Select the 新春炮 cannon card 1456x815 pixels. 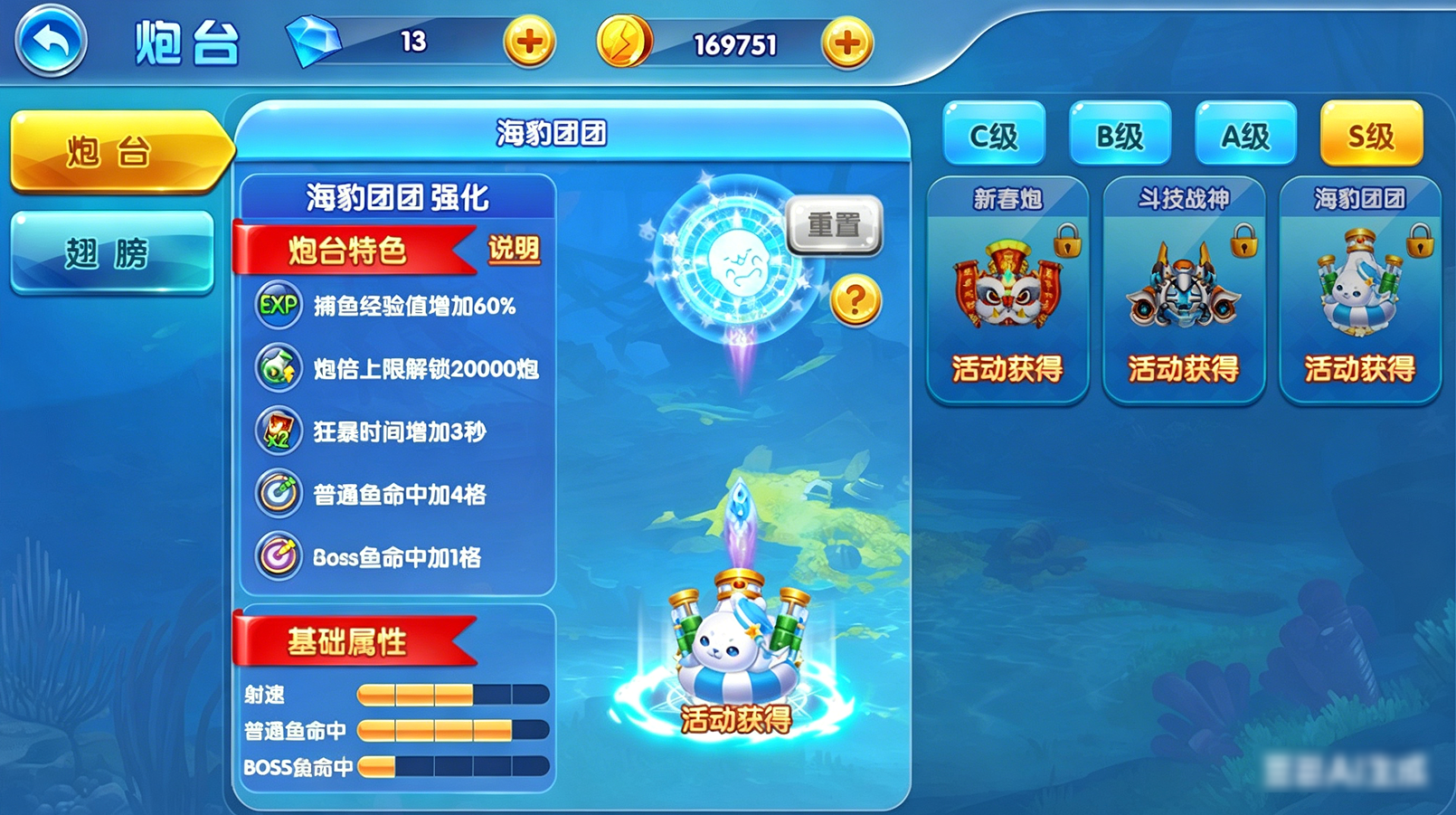1007,289
